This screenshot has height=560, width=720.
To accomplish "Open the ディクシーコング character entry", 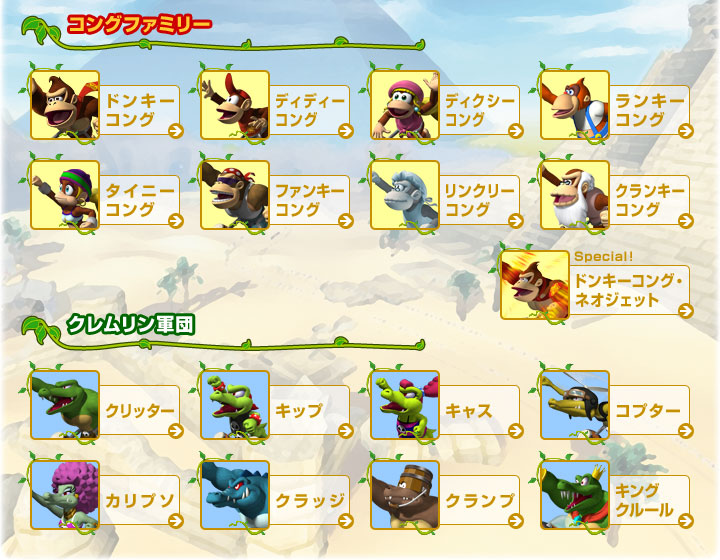I will [445, 106].
